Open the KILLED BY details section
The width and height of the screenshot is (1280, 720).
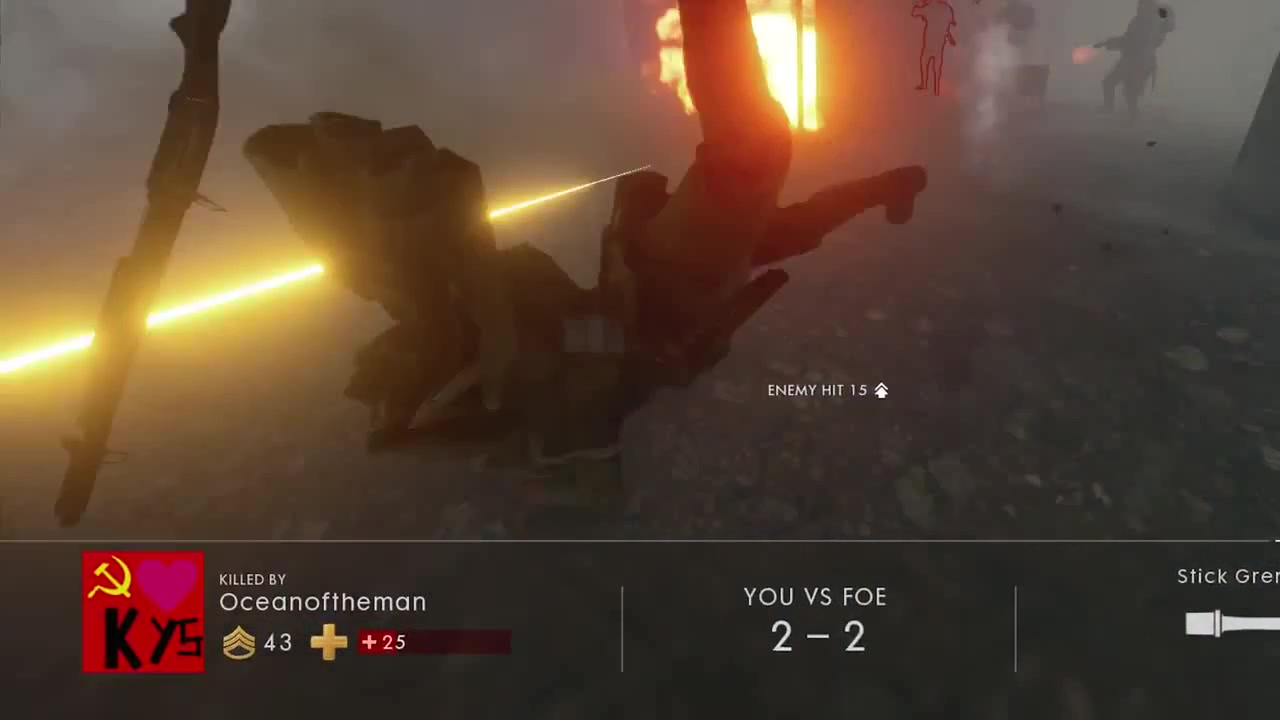click(252, 579)
